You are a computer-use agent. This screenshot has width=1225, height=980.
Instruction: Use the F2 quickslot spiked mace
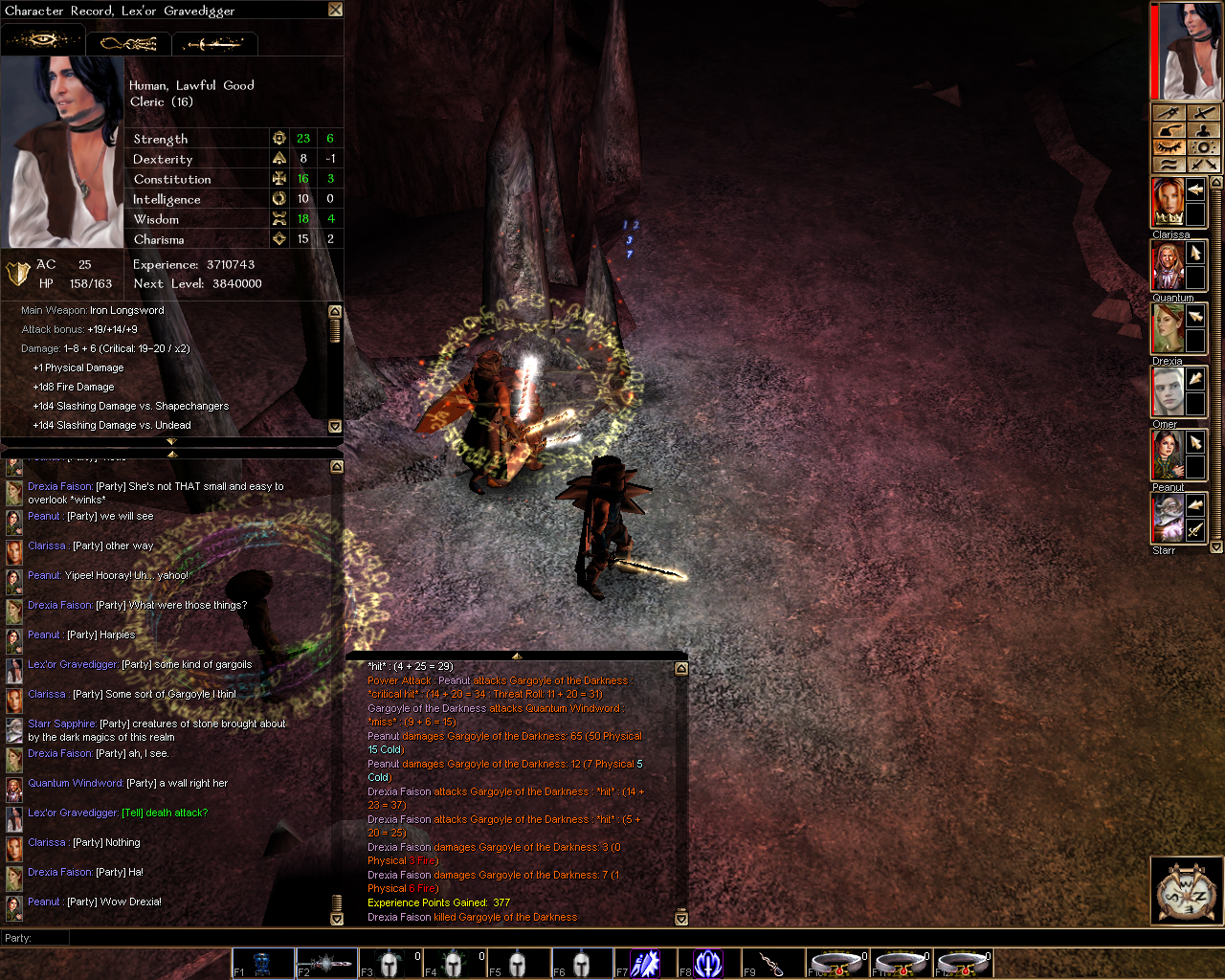pyautogui.click(x=326, y=963)
